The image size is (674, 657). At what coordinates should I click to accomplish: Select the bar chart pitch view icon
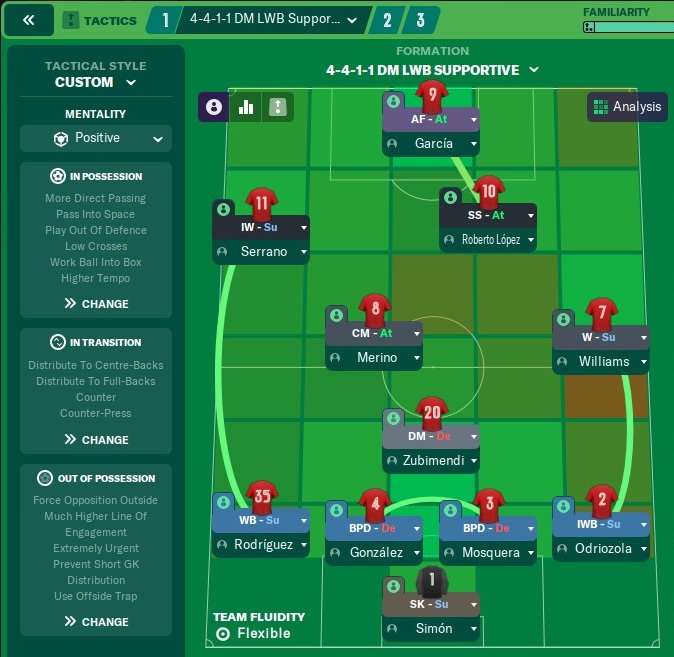245,107
